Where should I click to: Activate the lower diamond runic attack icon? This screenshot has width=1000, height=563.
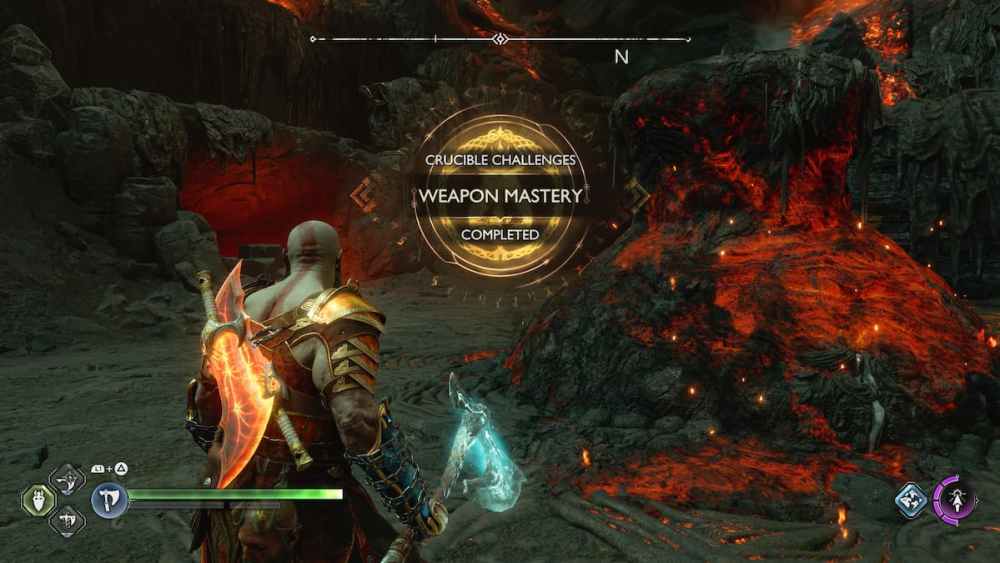[67, 518]
